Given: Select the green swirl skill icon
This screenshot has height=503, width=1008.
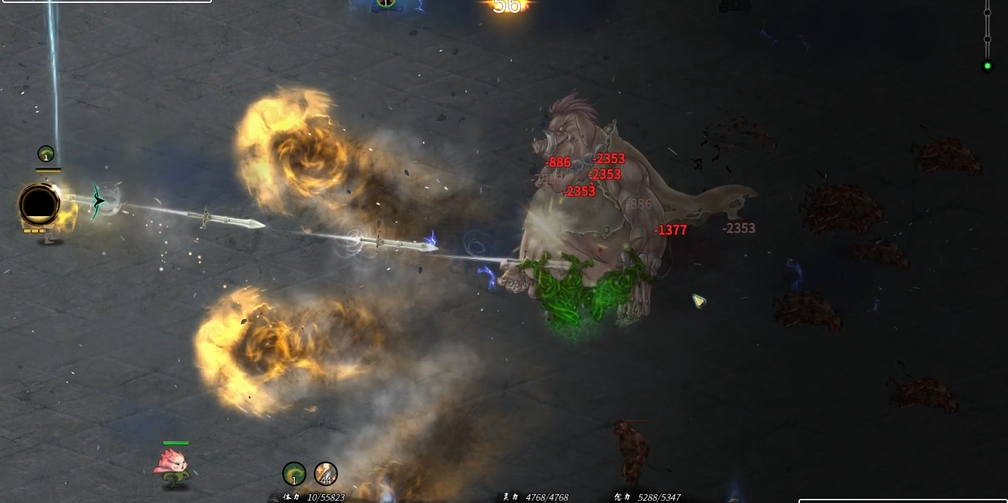Looking at the screenshot, I should [x=294, y=473].
